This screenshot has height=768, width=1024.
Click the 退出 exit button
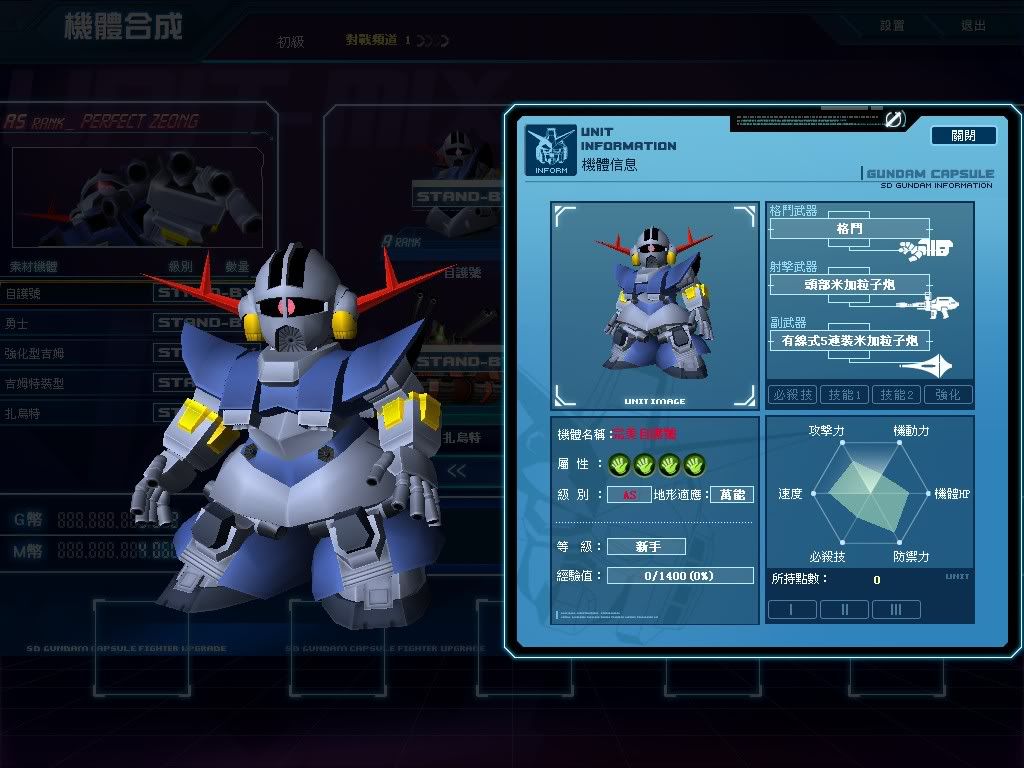click(x=972, y=26)
